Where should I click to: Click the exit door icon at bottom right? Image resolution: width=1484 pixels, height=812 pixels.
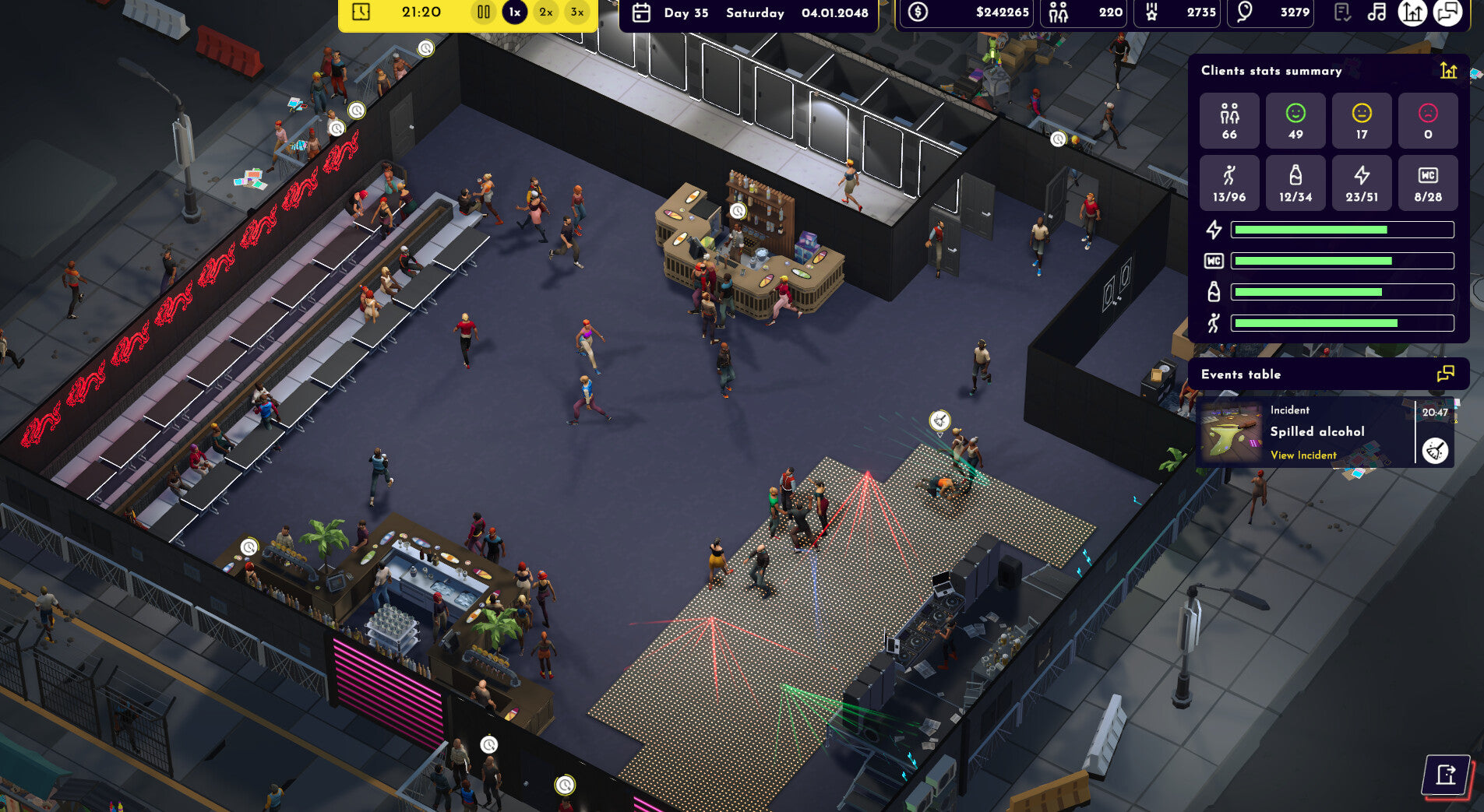tap(1447, 774)
